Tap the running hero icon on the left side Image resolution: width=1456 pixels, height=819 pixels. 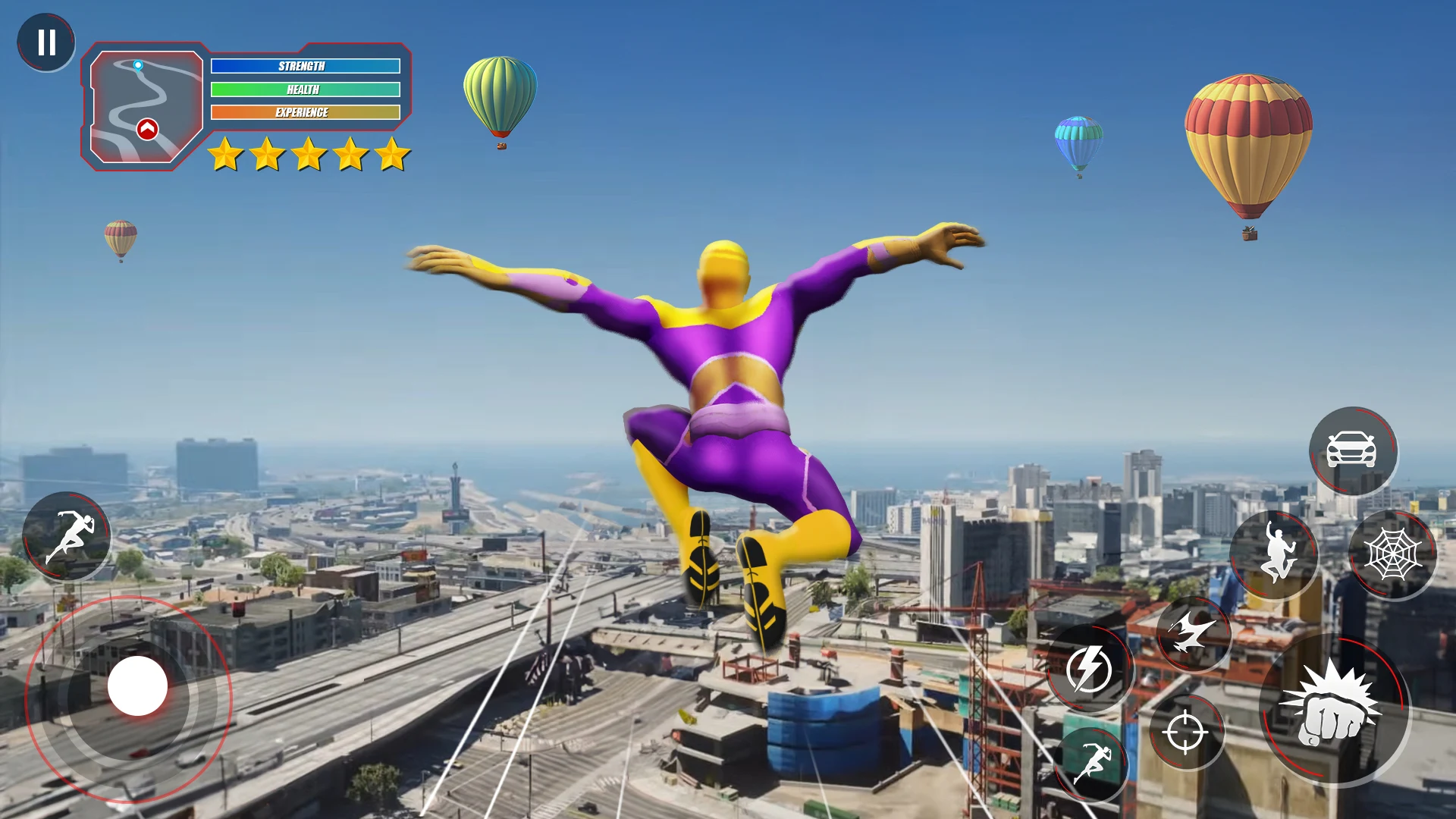(x=68, y=535)
